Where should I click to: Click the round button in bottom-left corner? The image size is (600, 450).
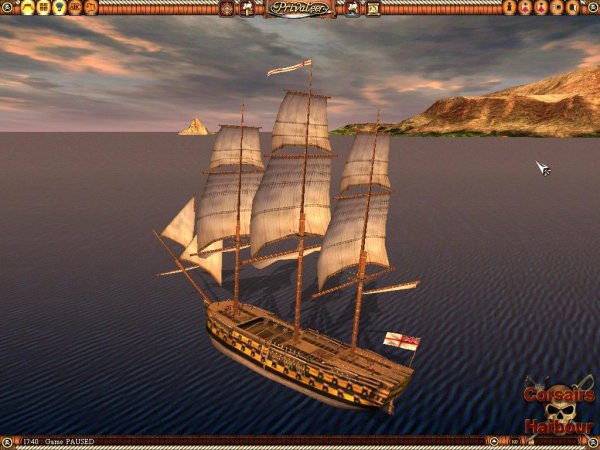(7, 441)
